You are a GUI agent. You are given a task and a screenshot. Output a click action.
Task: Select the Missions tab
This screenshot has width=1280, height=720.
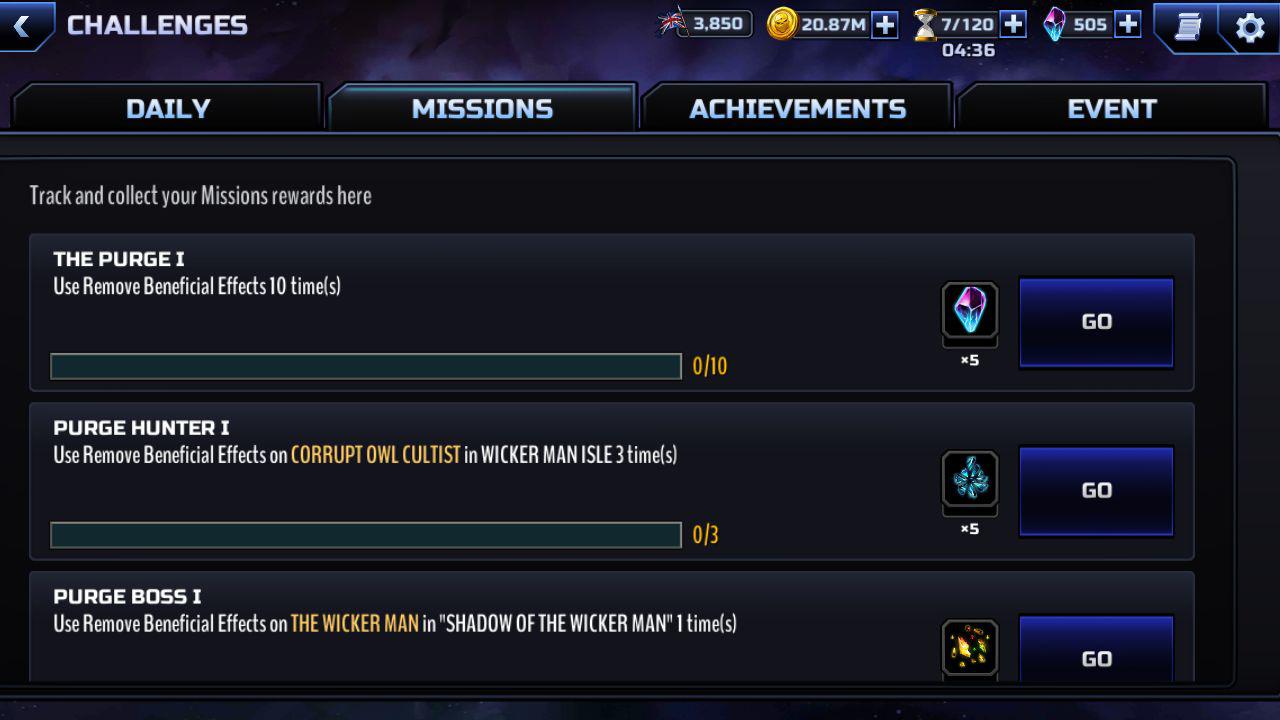tap(482, 108)
